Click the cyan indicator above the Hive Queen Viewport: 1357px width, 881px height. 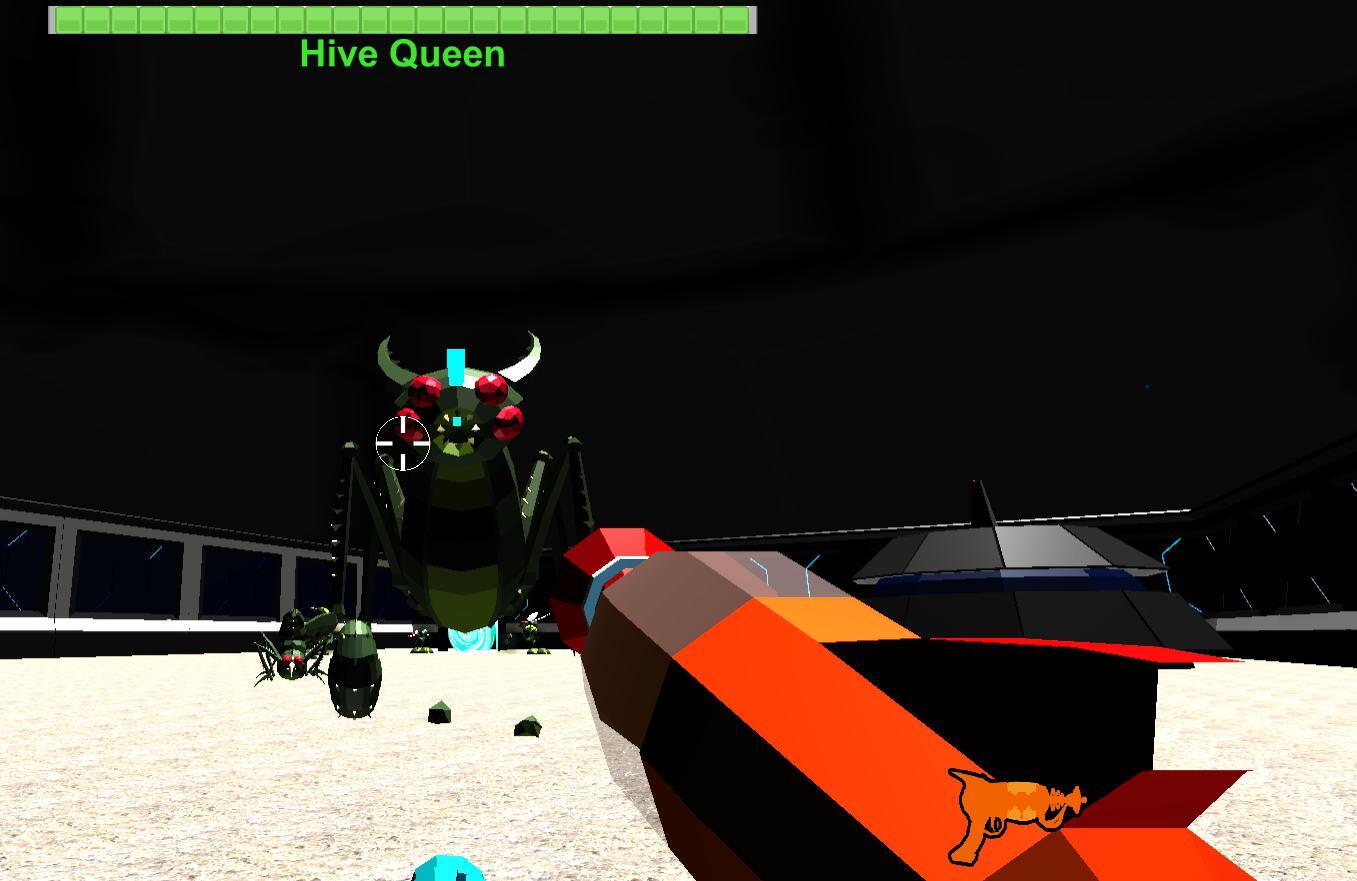point(455,365)
